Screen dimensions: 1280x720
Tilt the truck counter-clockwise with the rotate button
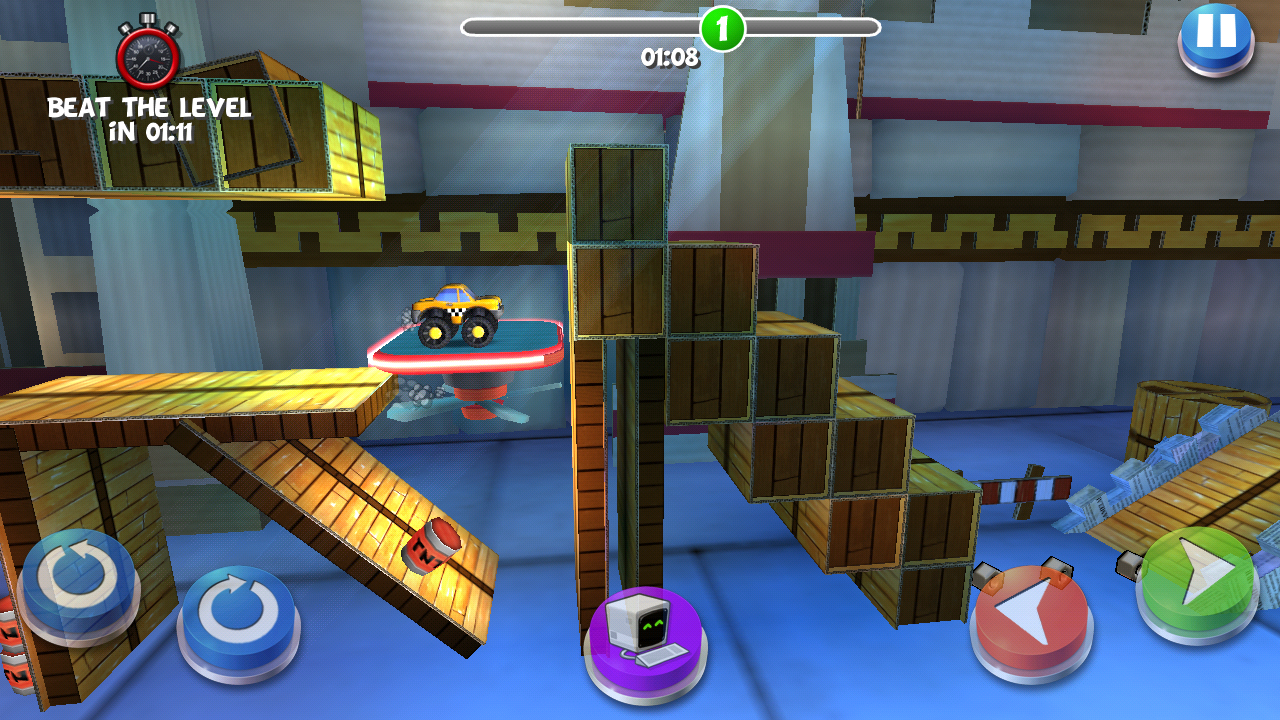coord(78,580)
